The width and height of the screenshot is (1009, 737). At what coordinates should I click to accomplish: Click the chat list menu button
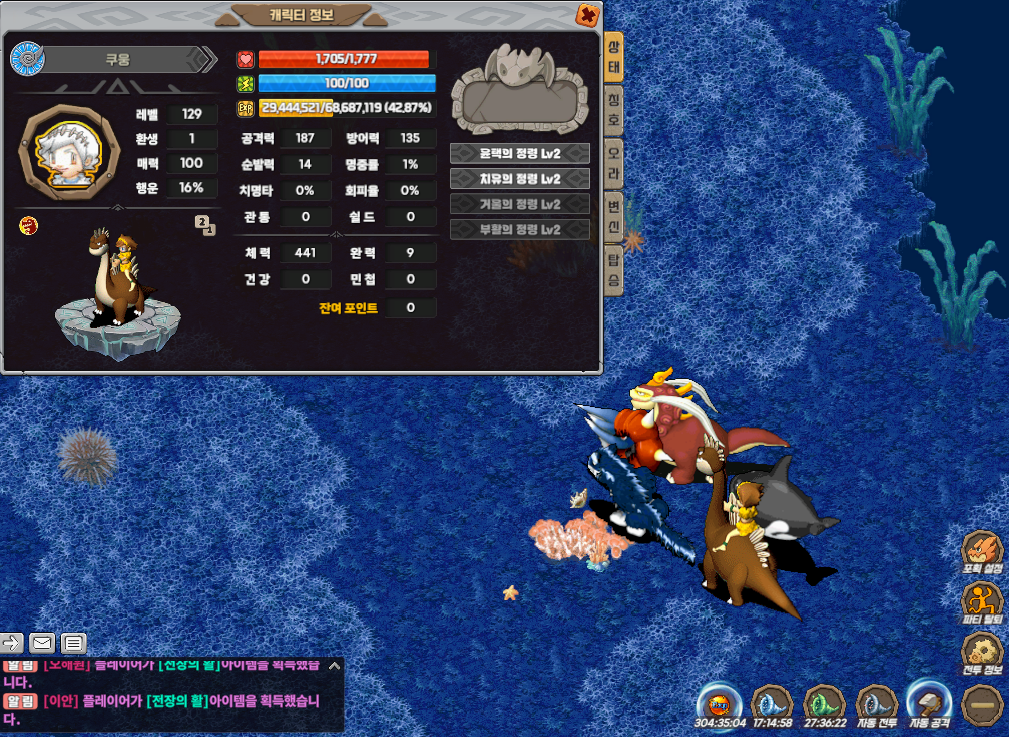click(74, 643)
